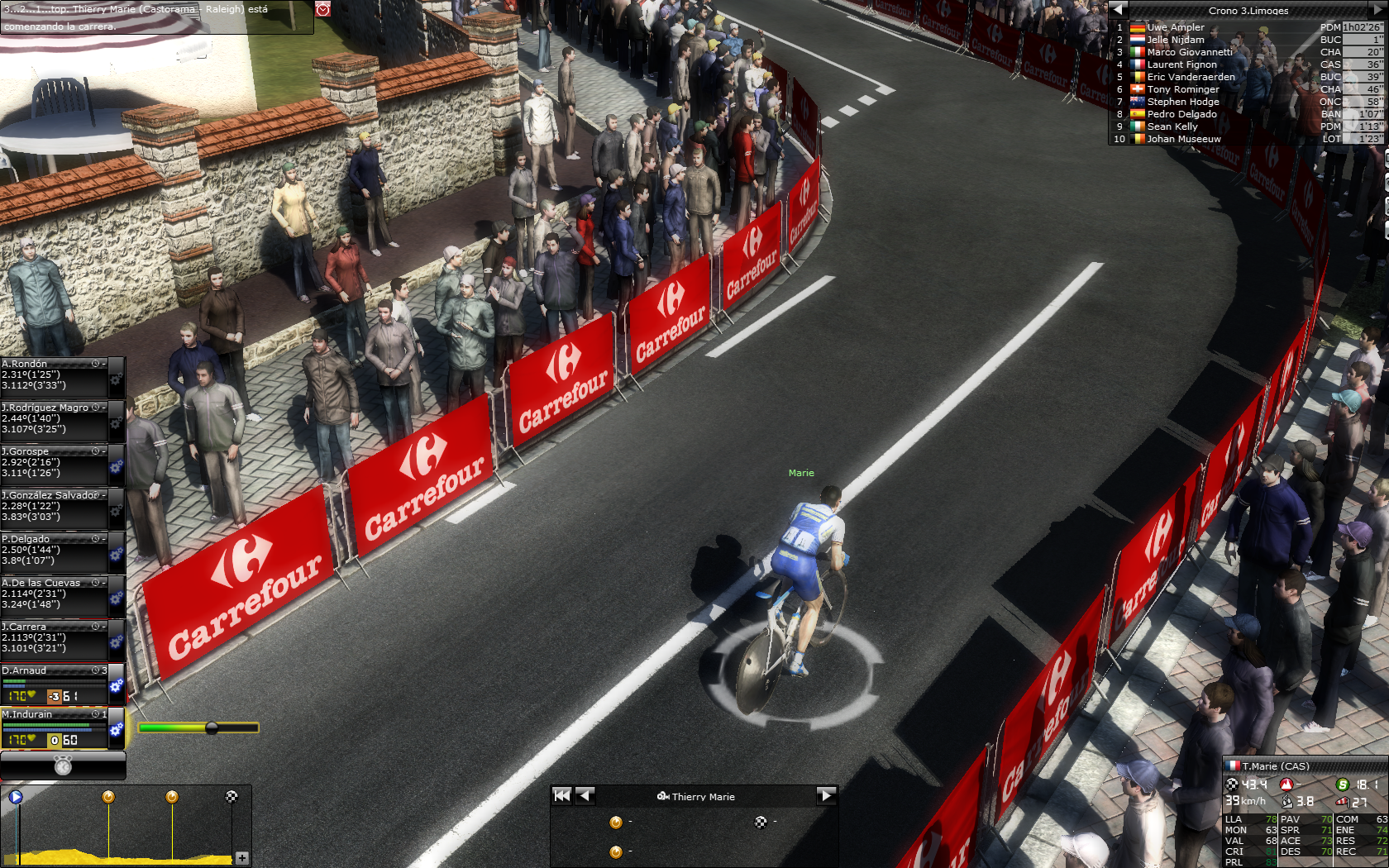Image resolution: width=1389 pixels, height=868 pixels.
Task: Expand the stage profile with plus button
Action: click(x=242, y=858)
